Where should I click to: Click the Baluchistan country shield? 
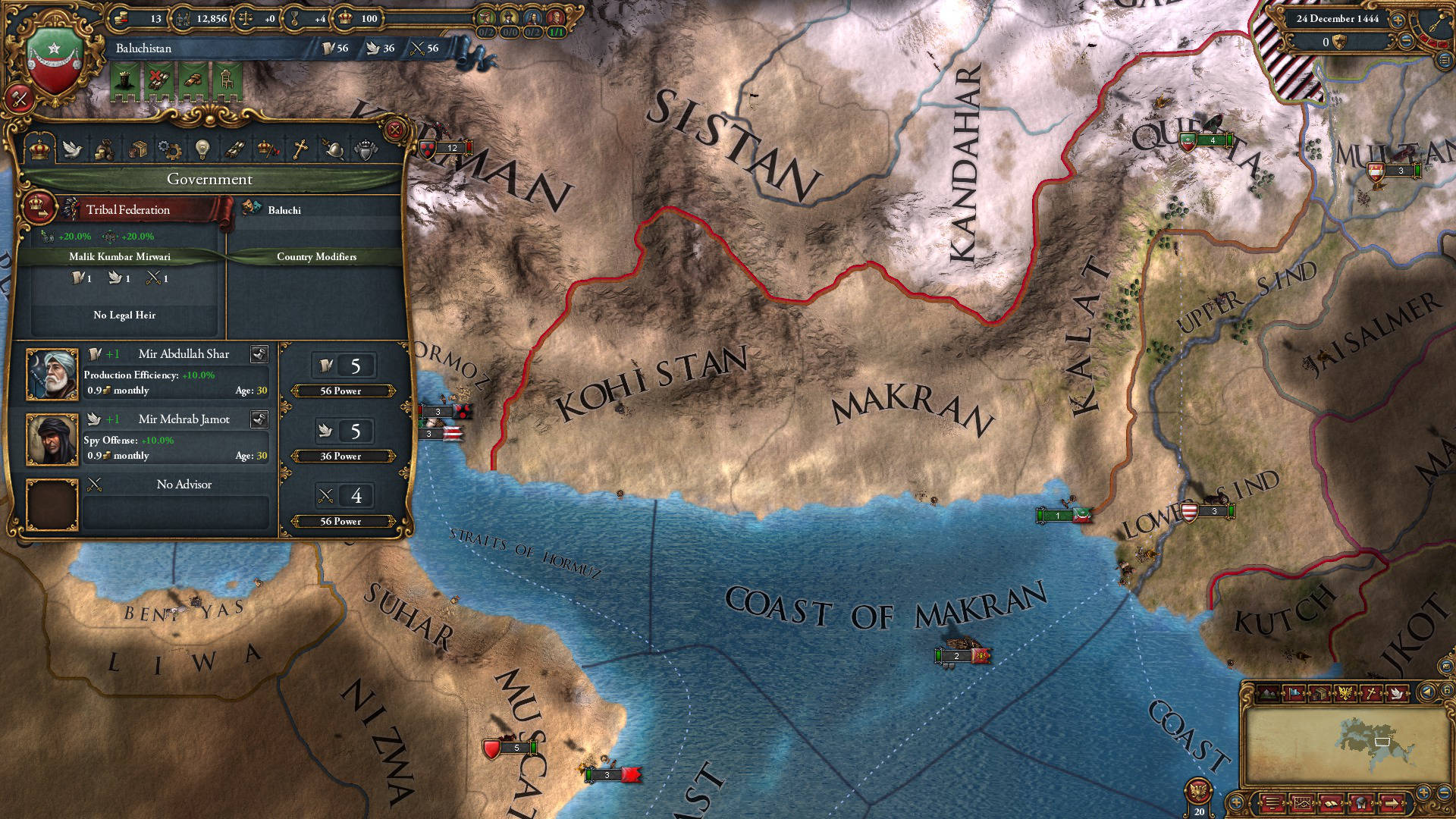[55, 61]
